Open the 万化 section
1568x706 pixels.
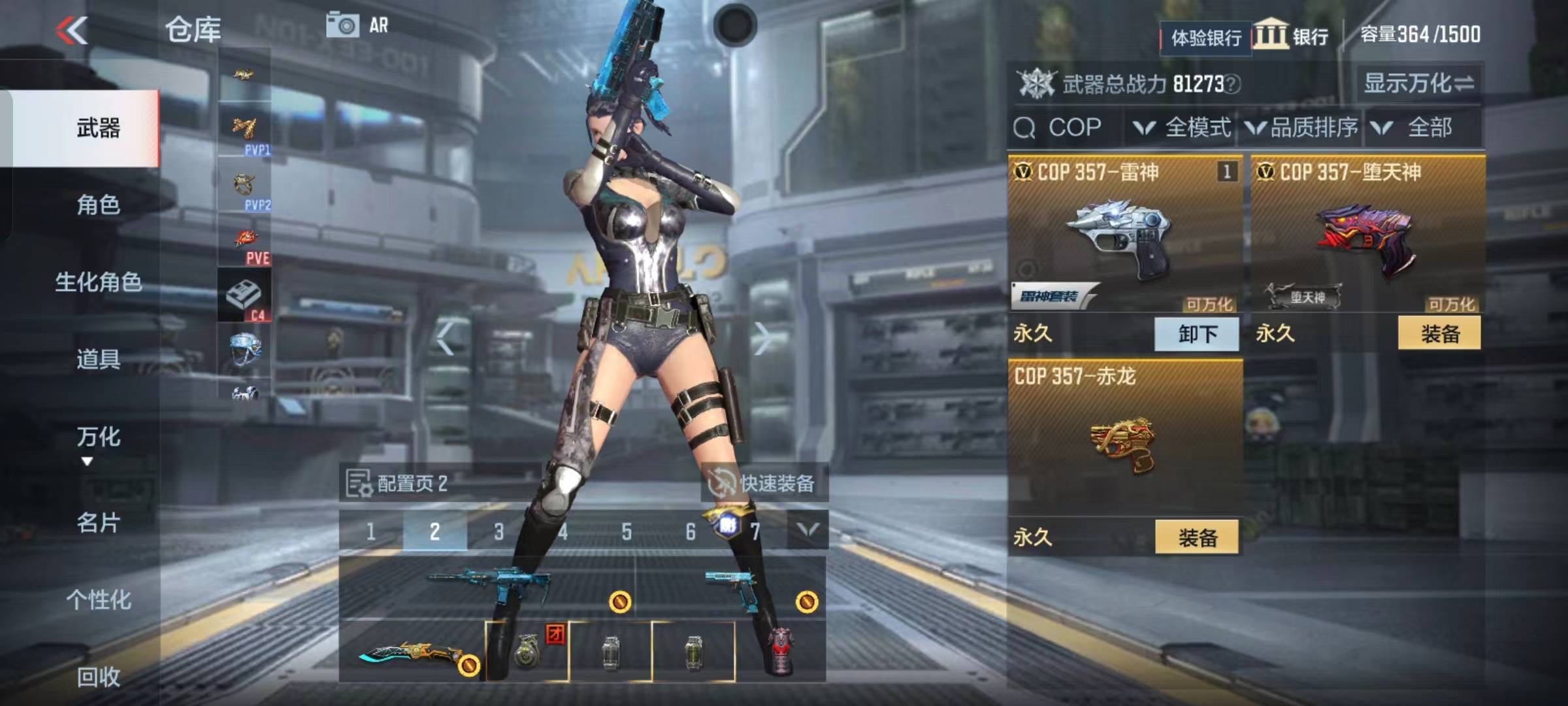click(98, 437)
